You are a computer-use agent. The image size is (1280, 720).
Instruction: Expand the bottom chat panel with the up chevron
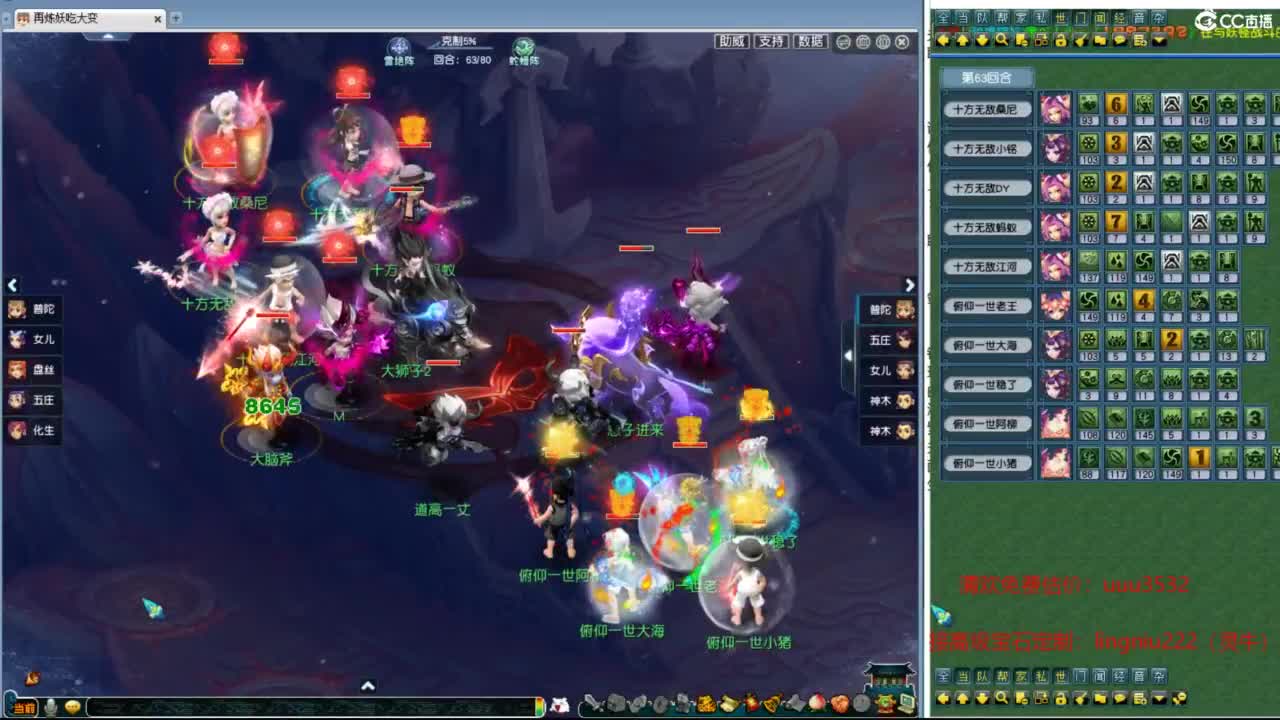point(369,687)
